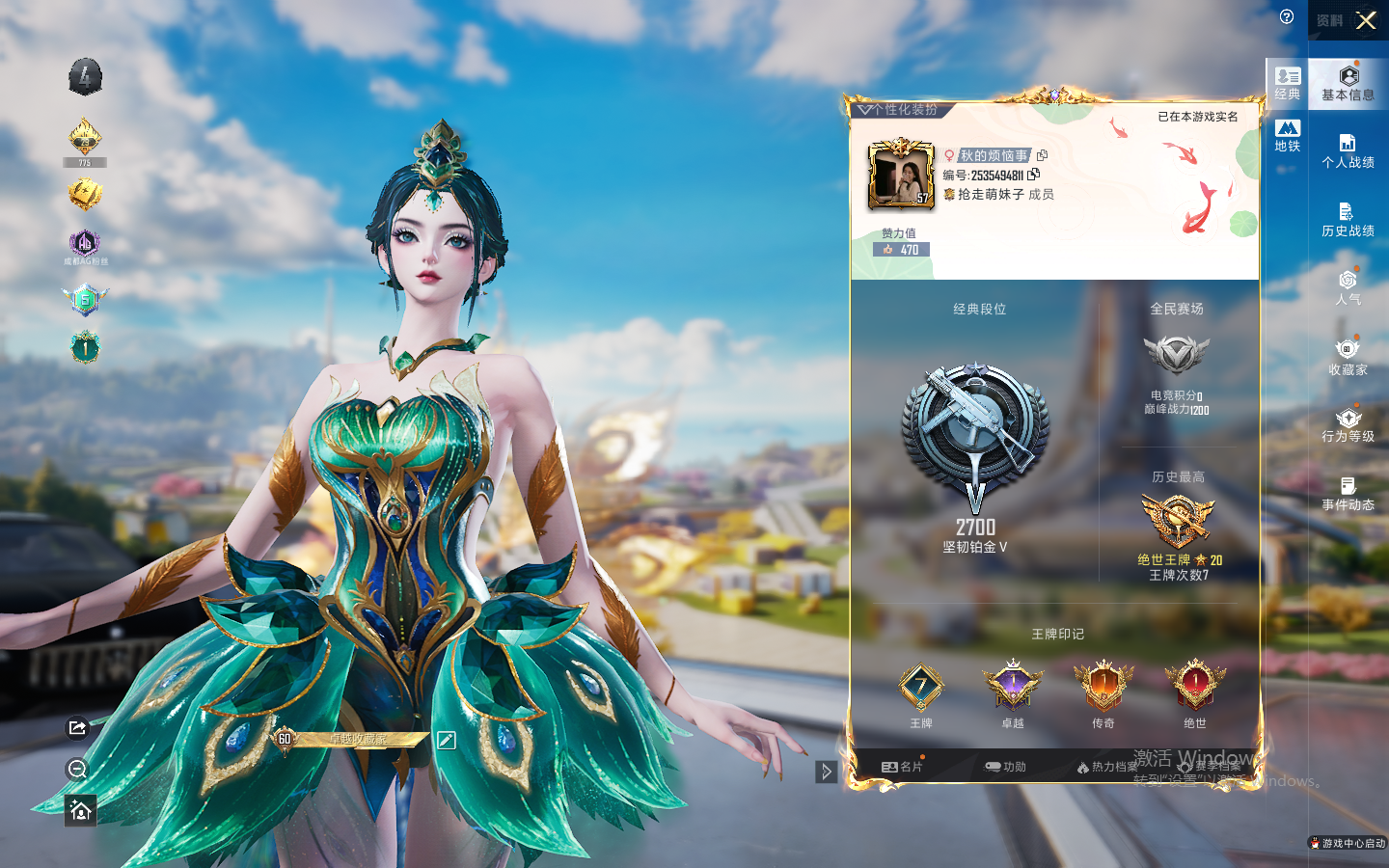This screenshot has width=1389, height=868.
Task: Switch to the 地铁 mode tab
Action: pos(1288,135)
